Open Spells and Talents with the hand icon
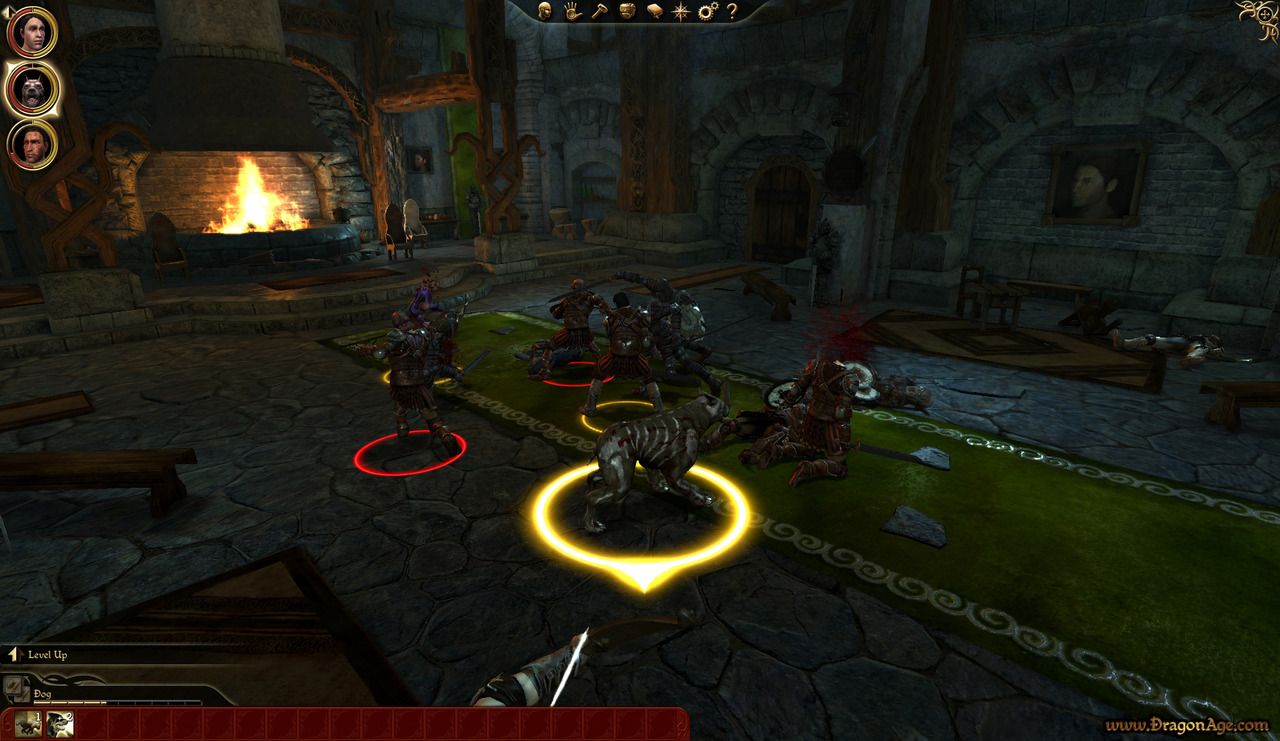Screen dimensions: 1280x741 coord(571,10)
